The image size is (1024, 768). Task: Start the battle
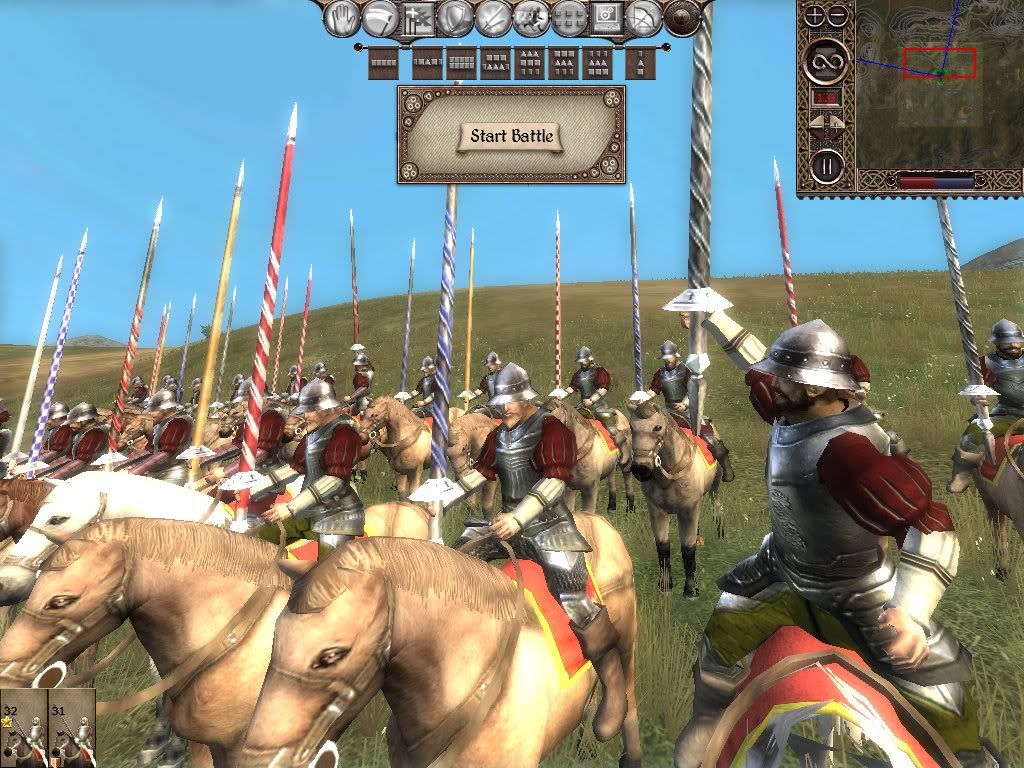(511, 136)
